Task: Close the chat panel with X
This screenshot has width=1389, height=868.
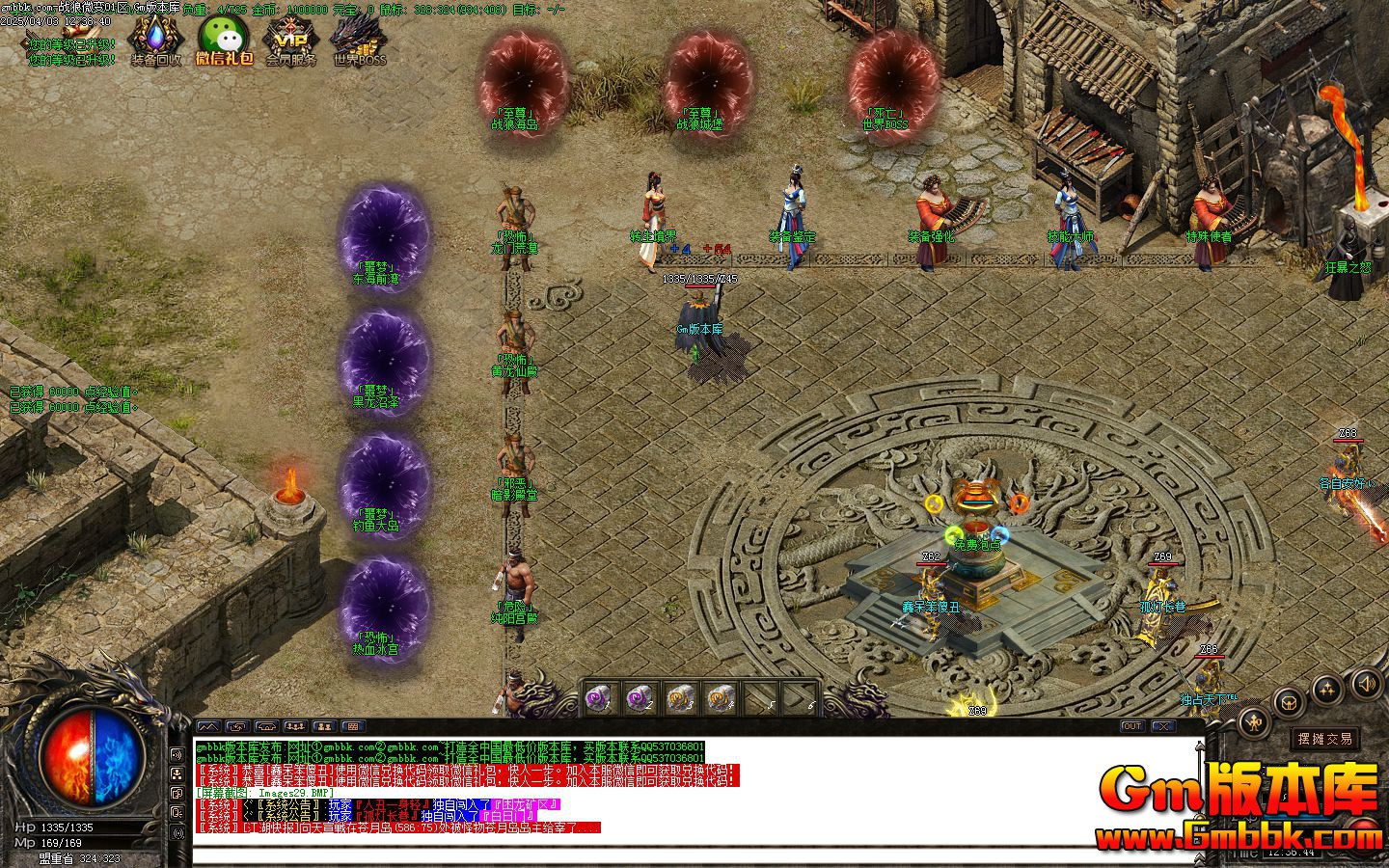Action: click(x=1162, y=726)
